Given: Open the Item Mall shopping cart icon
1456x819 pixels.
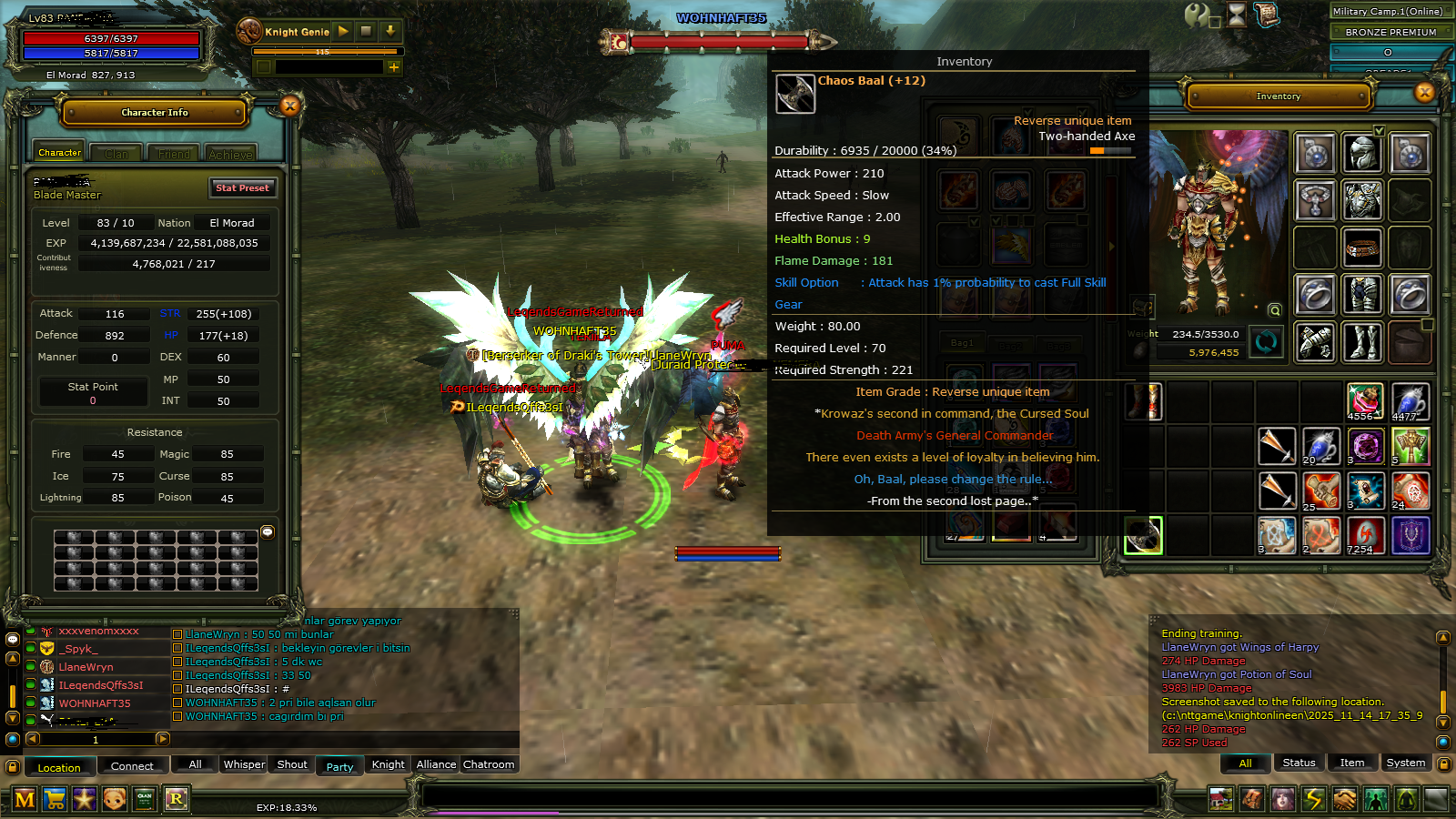Looking at the screenshot, I should 55,798.
